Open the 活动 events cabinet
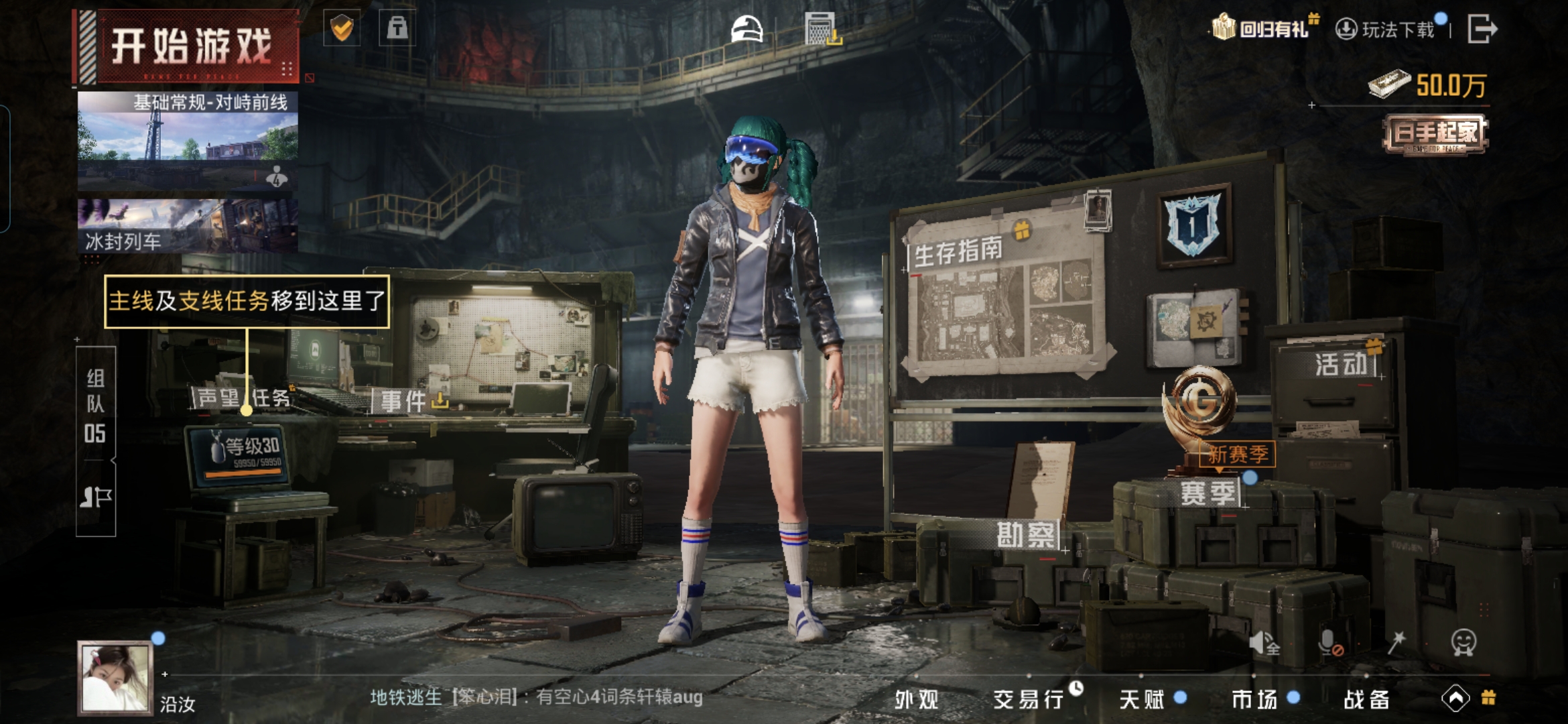The height and width of the screenshot is (724, 1568). 1340,364
